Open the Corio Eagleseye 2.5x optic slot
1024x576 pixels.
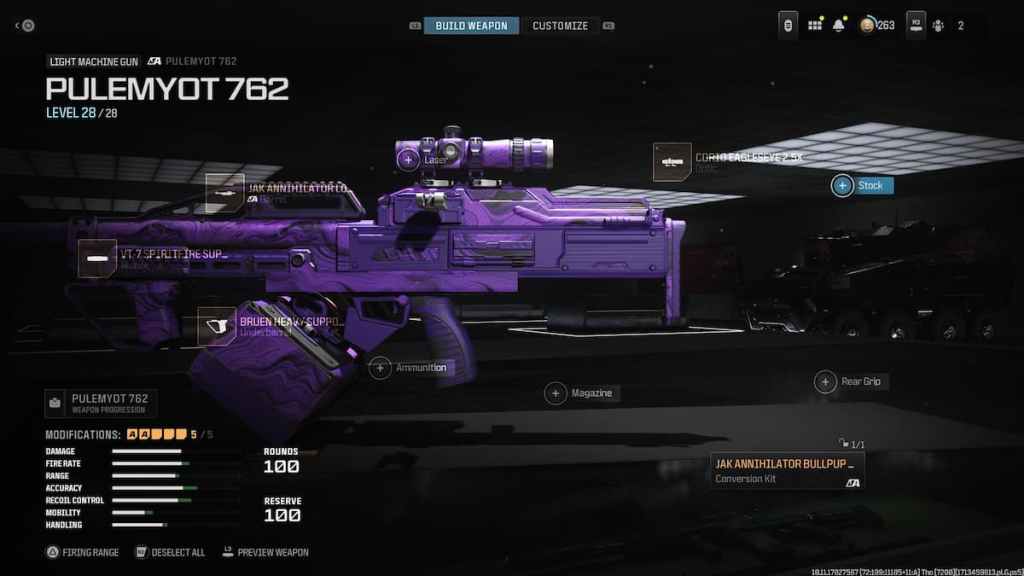tap(672, 162)
